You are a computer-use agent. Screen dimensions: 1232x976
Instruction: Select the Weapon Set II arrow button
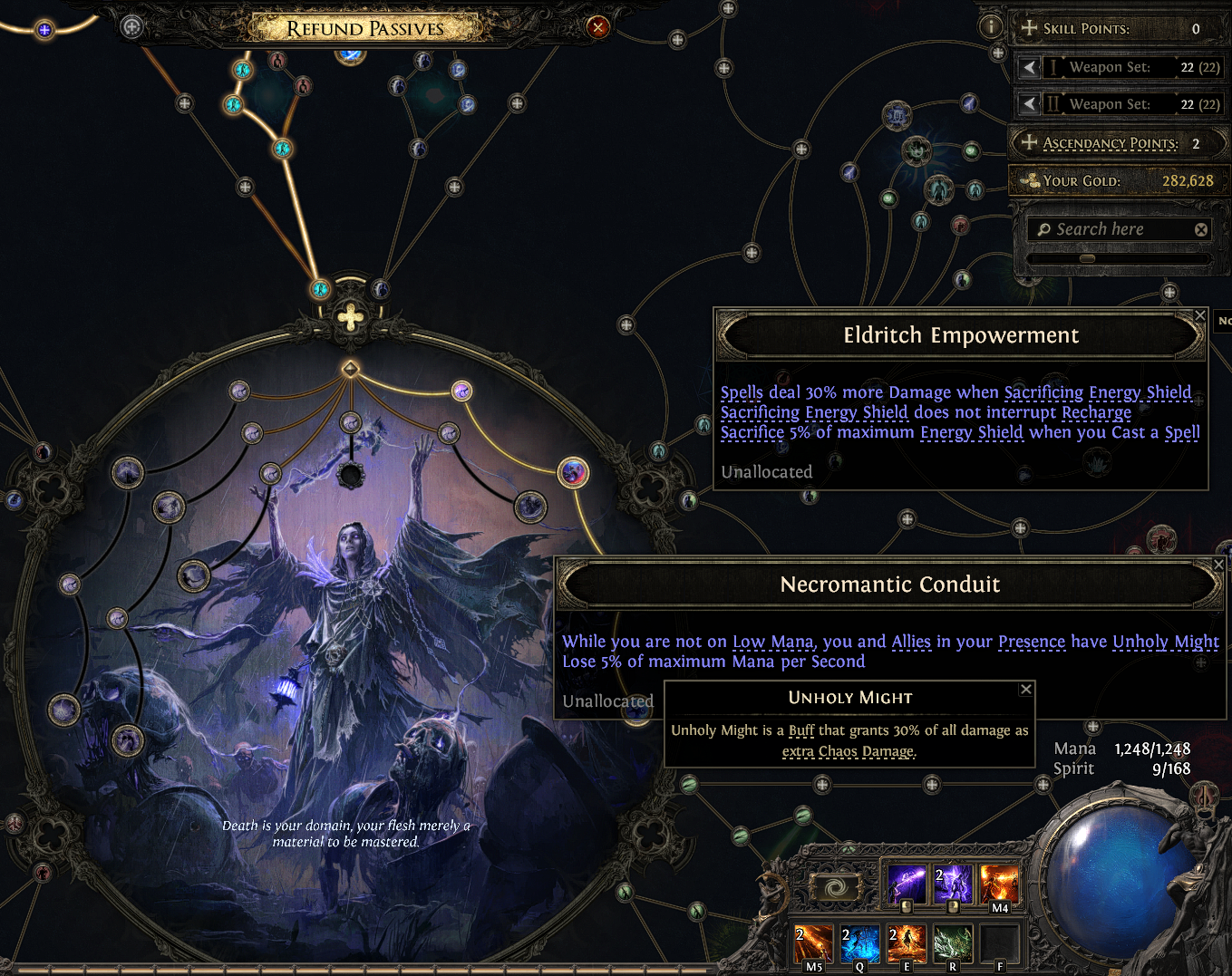1029,104
